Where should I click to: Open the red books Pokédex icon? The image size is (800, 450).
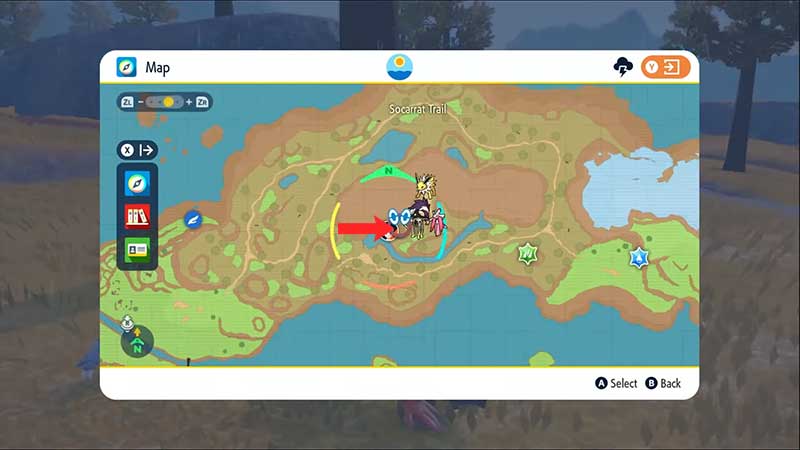136,216
